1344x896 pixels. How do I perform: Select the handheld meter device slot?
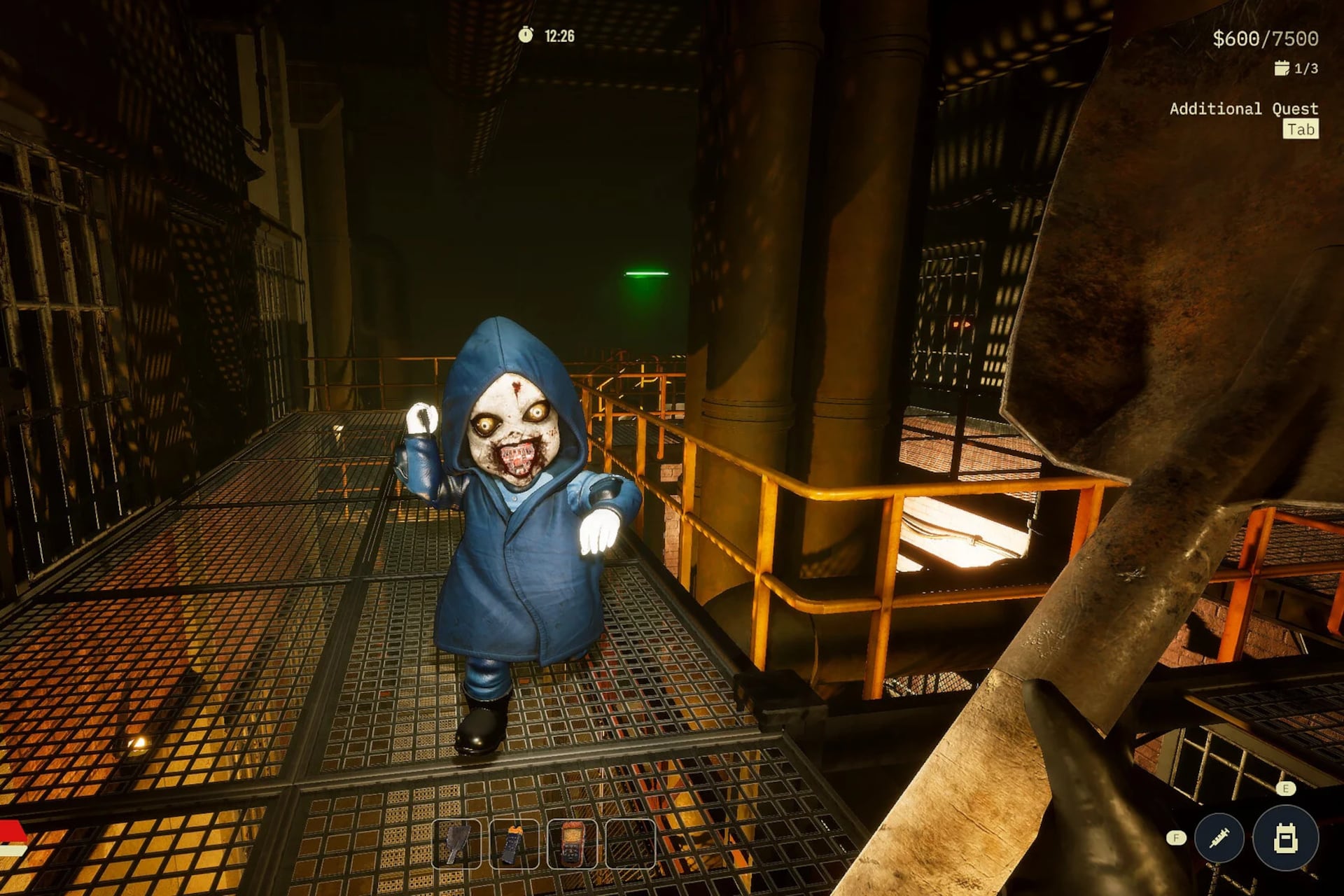[572, 843]
